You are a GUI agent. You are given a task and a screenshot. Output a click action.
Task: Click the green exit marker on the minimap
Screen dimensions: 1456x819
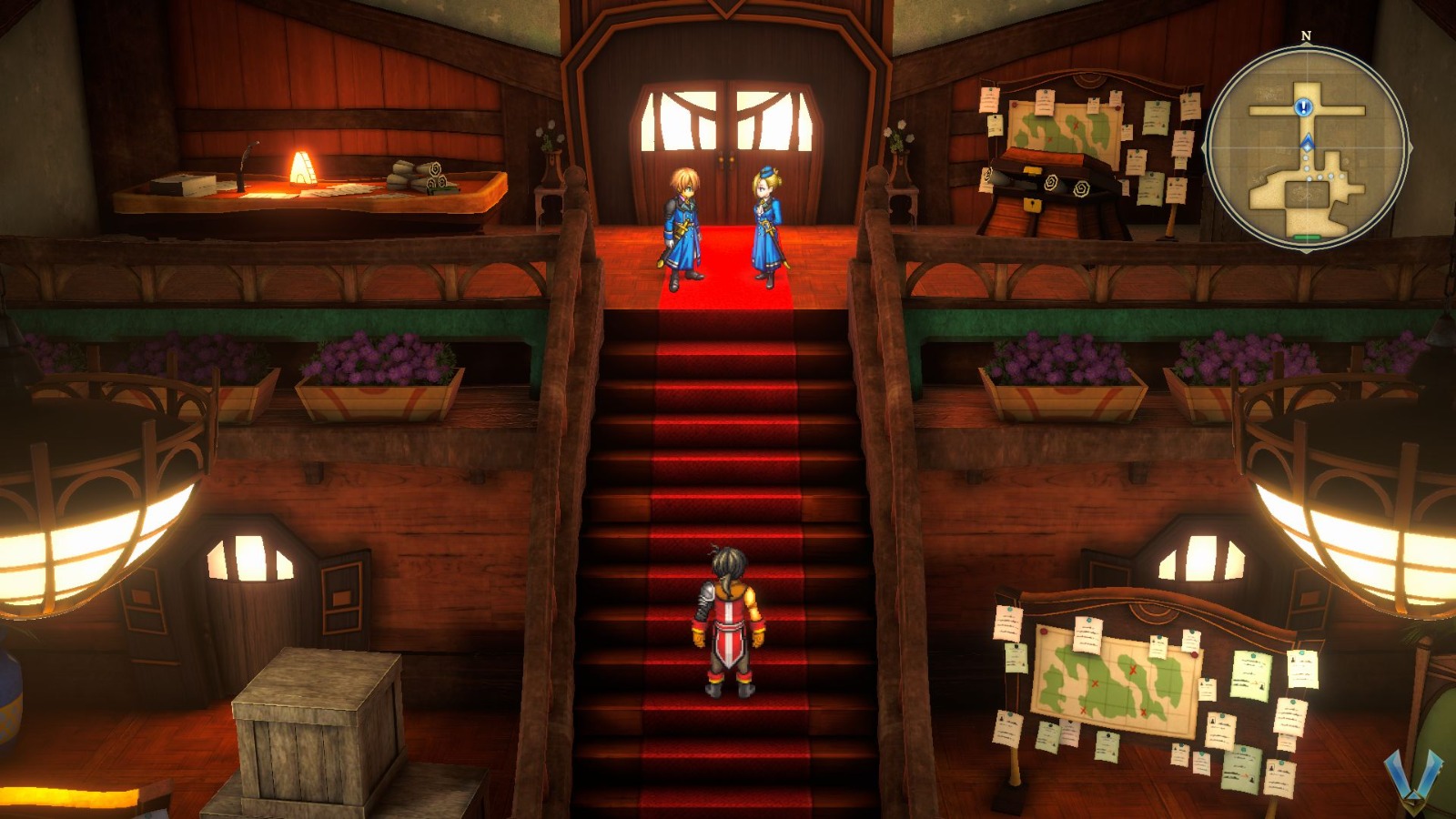1308,236
